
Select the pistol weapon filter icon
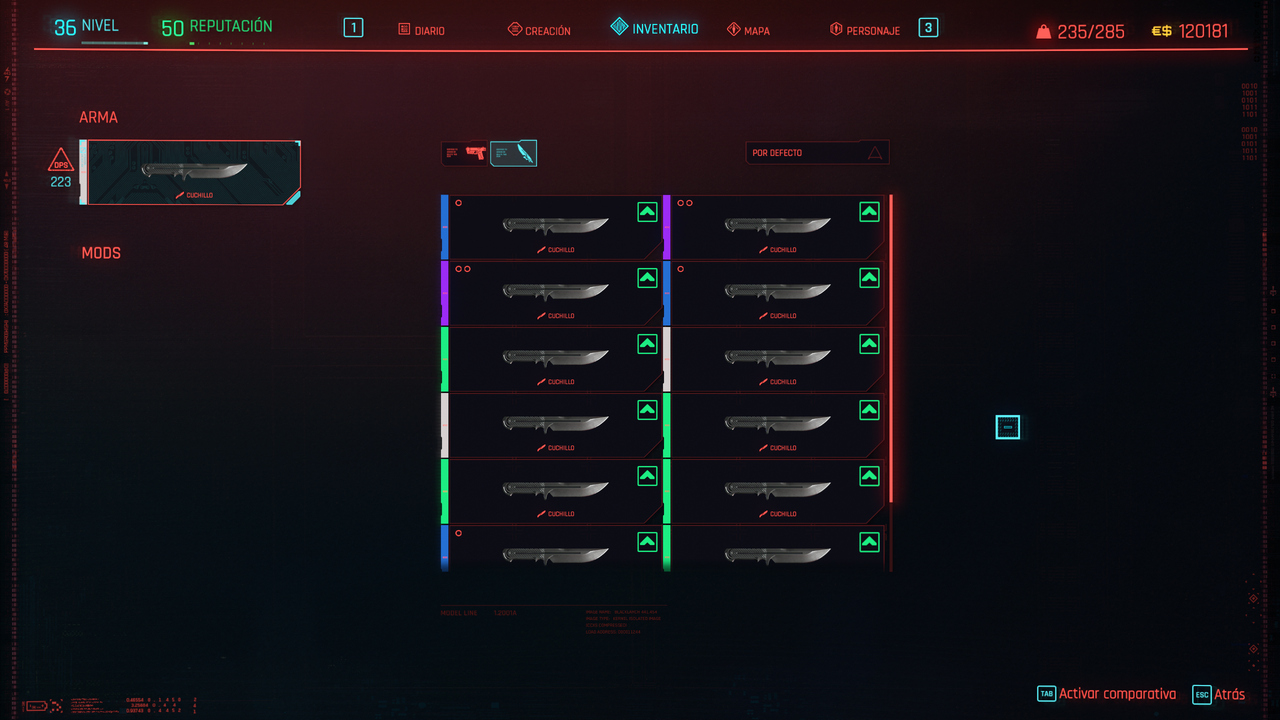(x=464, y=152)
